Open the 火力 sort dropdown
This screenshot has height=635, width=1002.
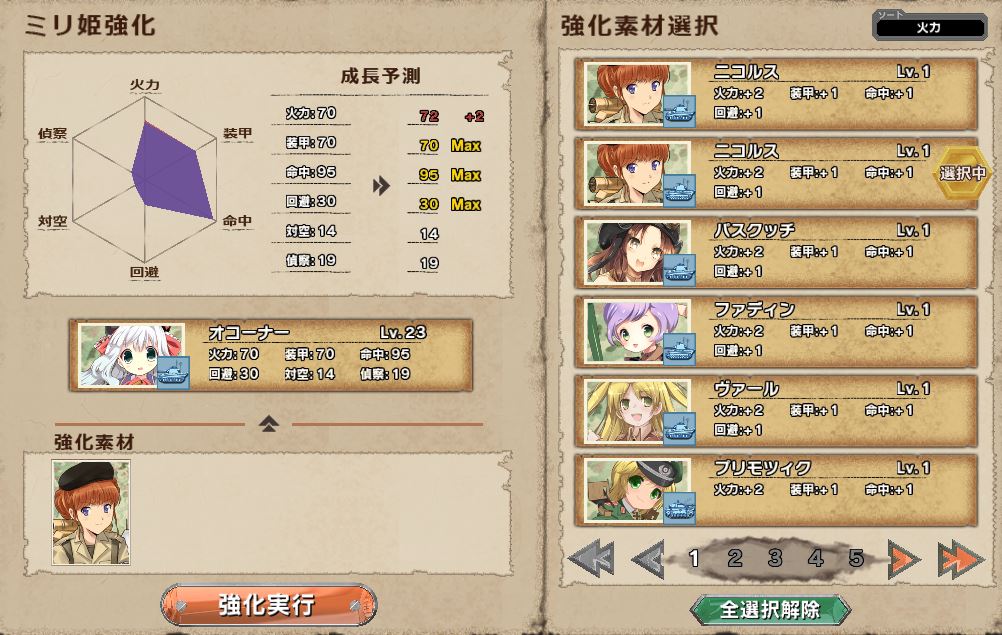(928, 28)
